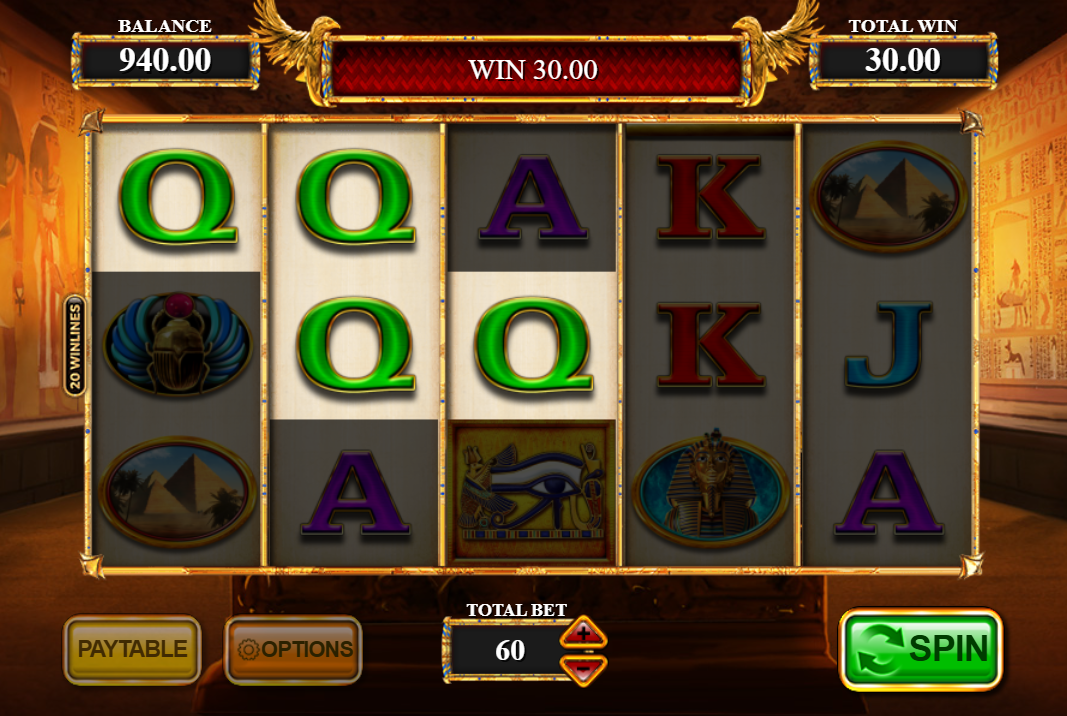The width and height of the screenshot is (1067, 716).
Task: Open the Paytable
Action: (x=133, y=649)
